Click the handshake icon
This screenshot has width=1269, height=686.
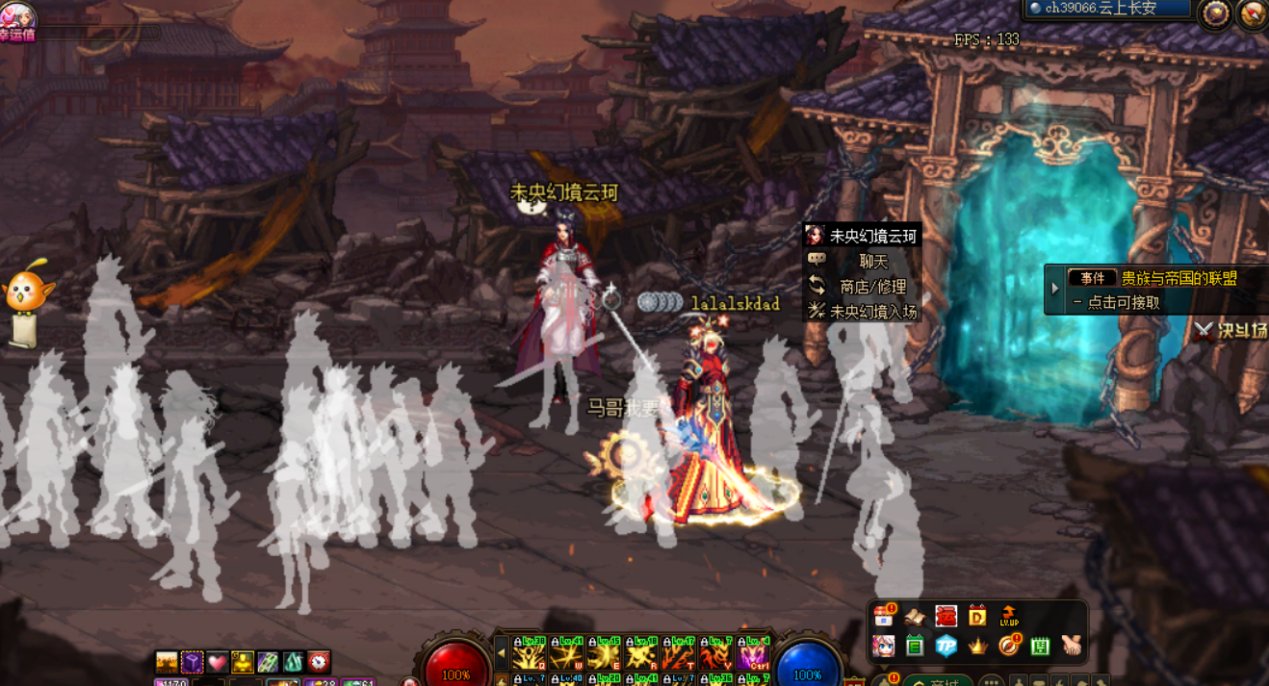point(1071,646)
